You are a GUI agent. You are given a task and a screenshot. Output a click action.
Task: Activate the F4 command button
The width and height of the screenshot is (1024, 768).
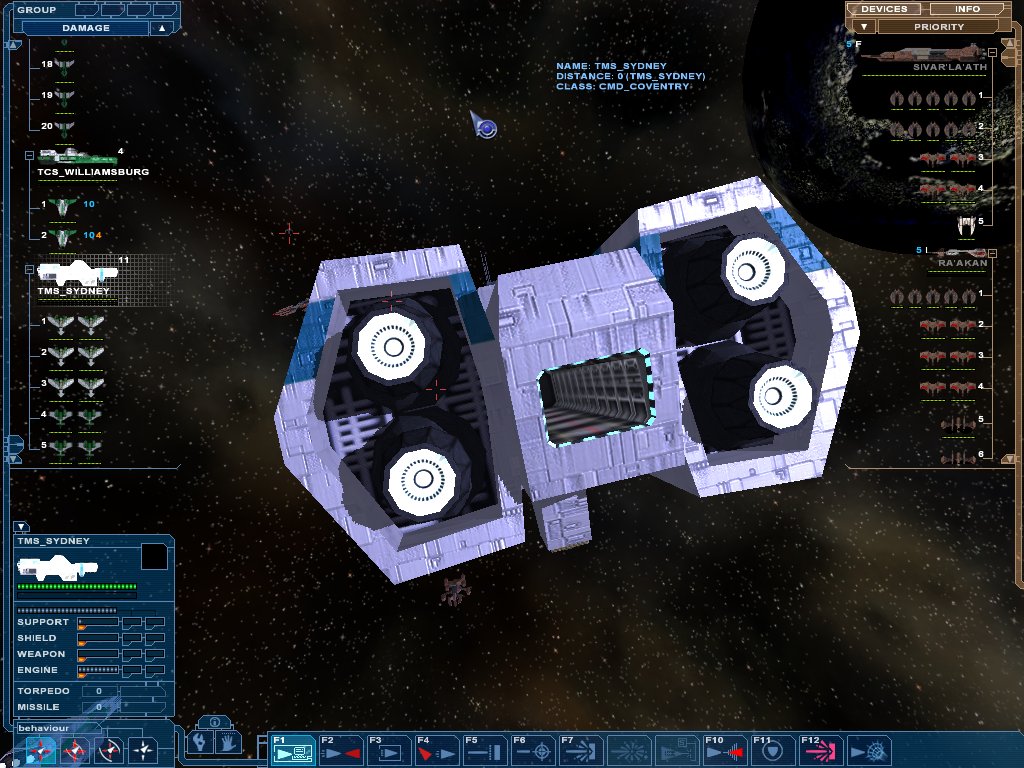[435, 749]
